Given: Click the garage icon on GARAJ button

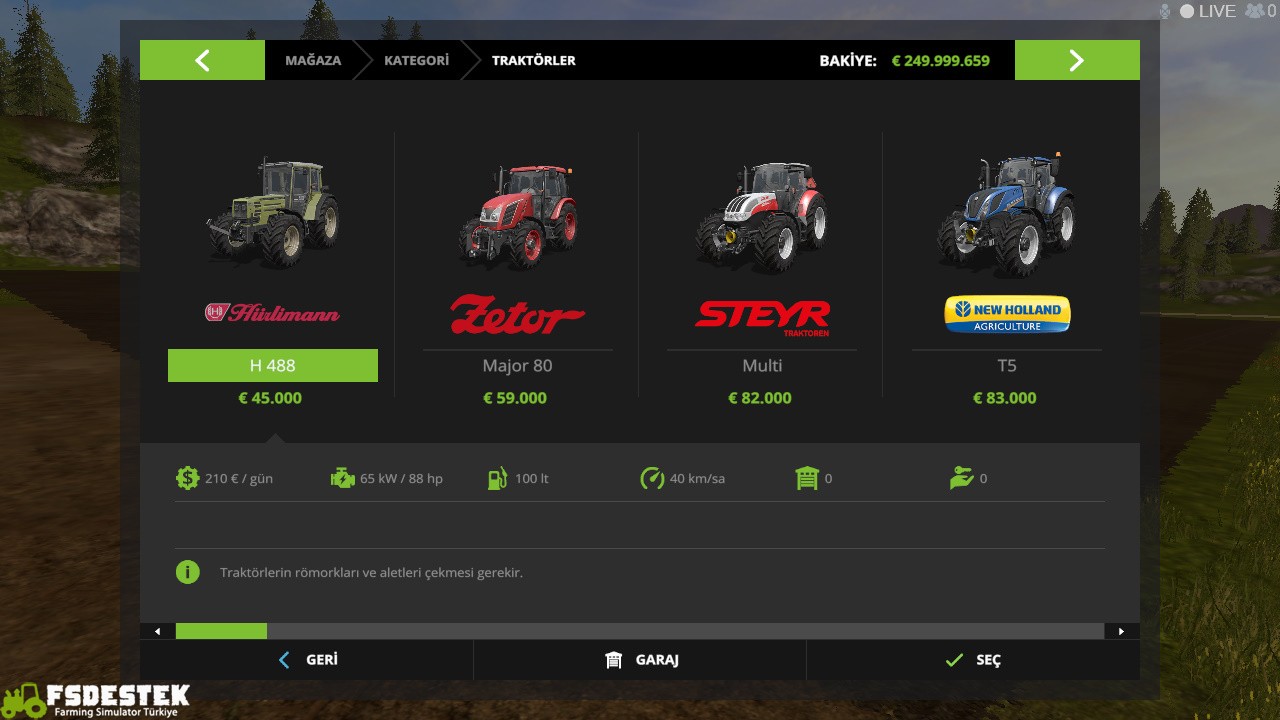Looking at the screenshot, I should pos(613,660).
